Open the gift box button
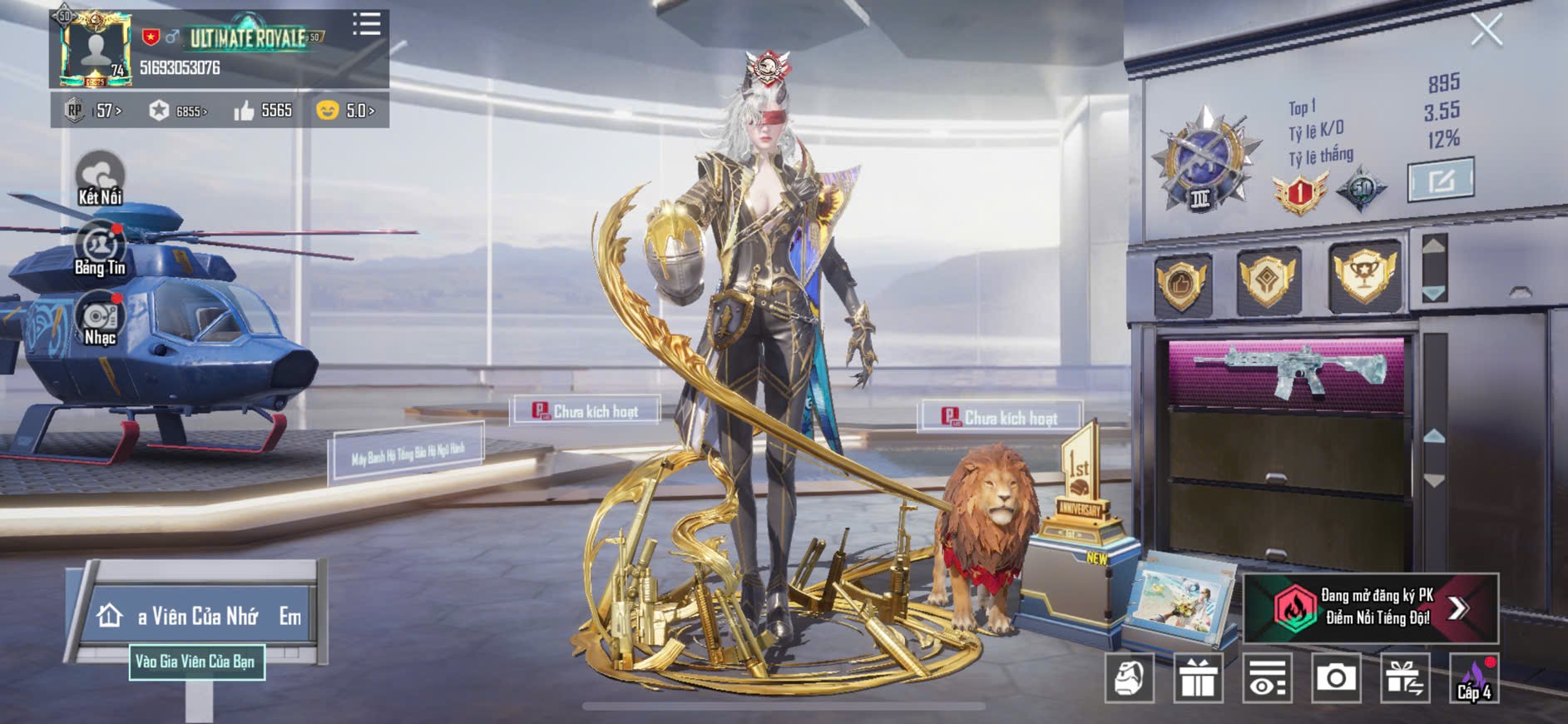 point(1198,679)
